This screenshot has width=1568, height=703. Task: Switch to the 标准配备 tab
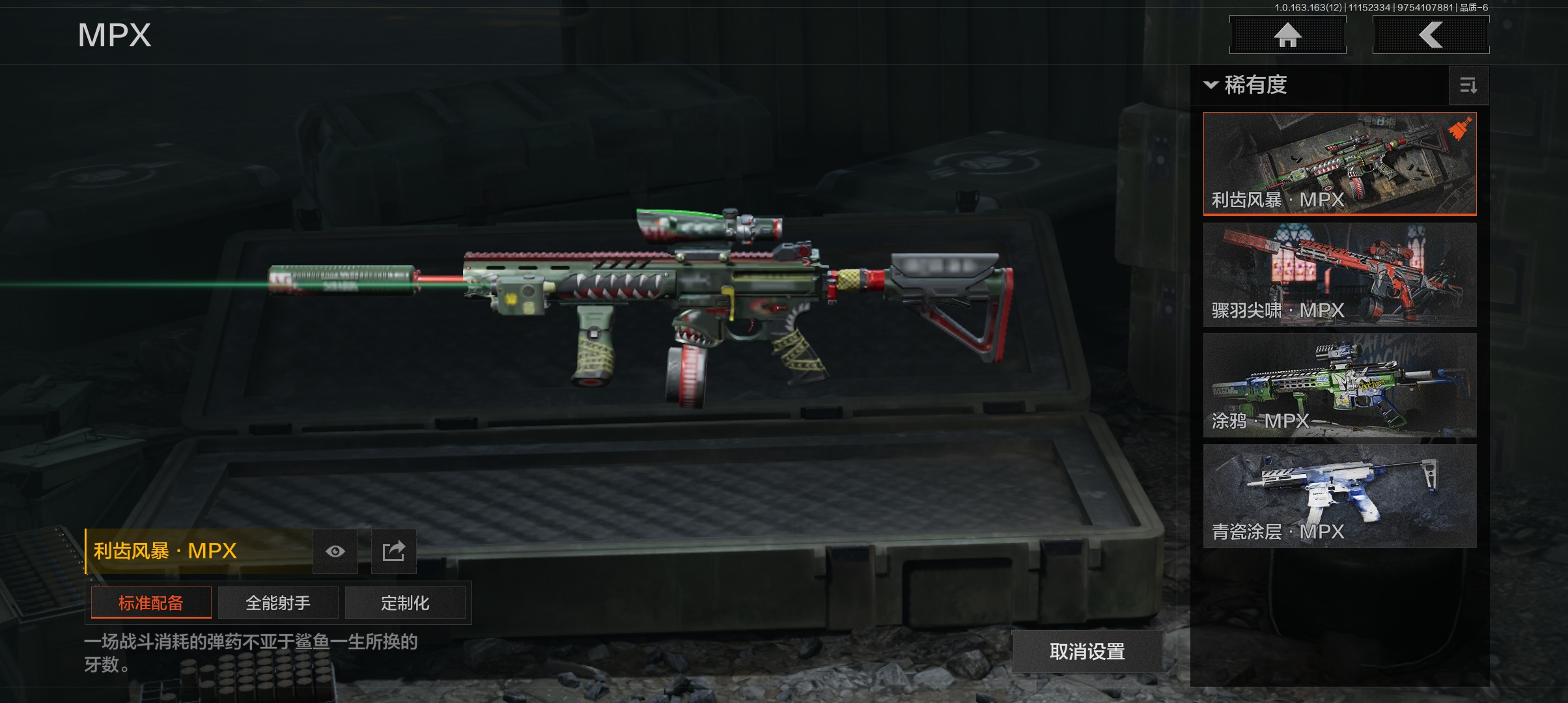coord(151,603)
